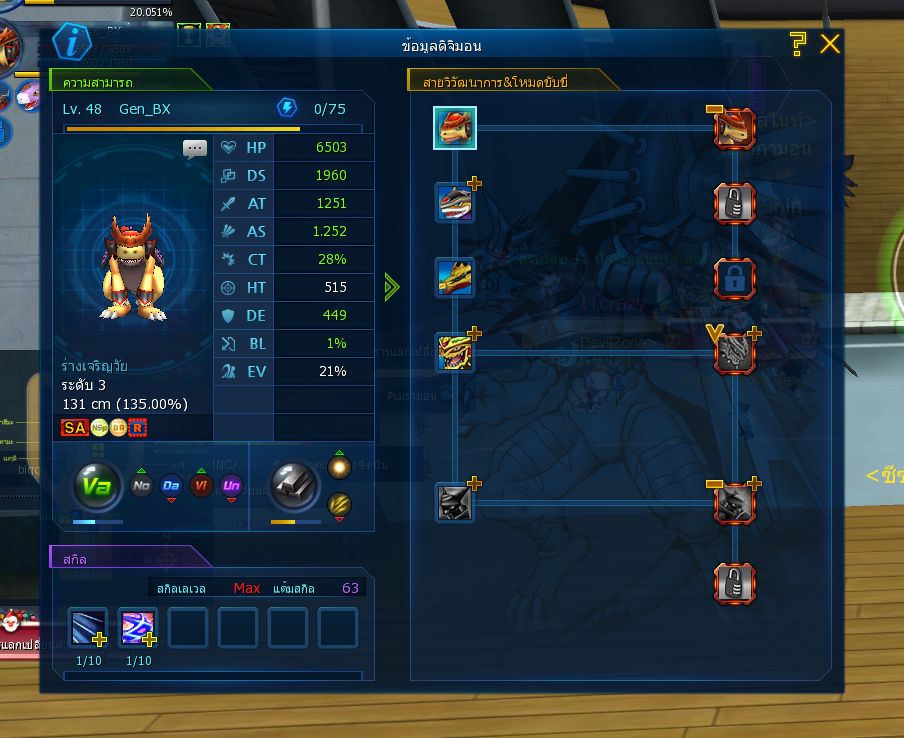Click the red SA badge
Screen dimensions: 904x738
pyautogui.click(x=74, y=428)
